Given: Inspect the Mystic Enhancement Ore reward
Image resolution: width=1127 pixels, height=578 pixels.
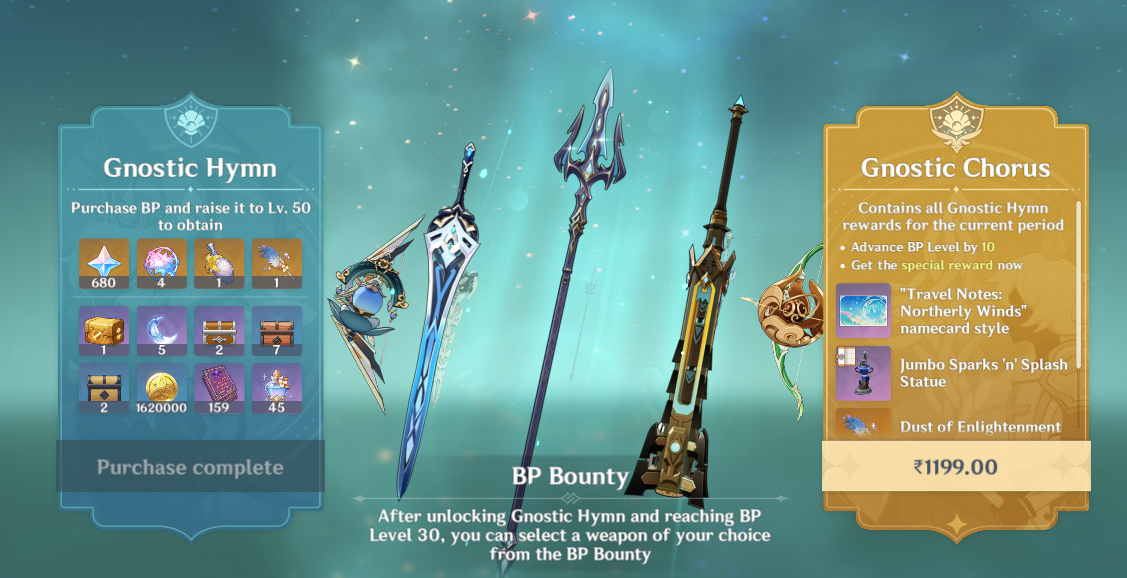Looking at the screenshot, I should click(x=276, y=388).
